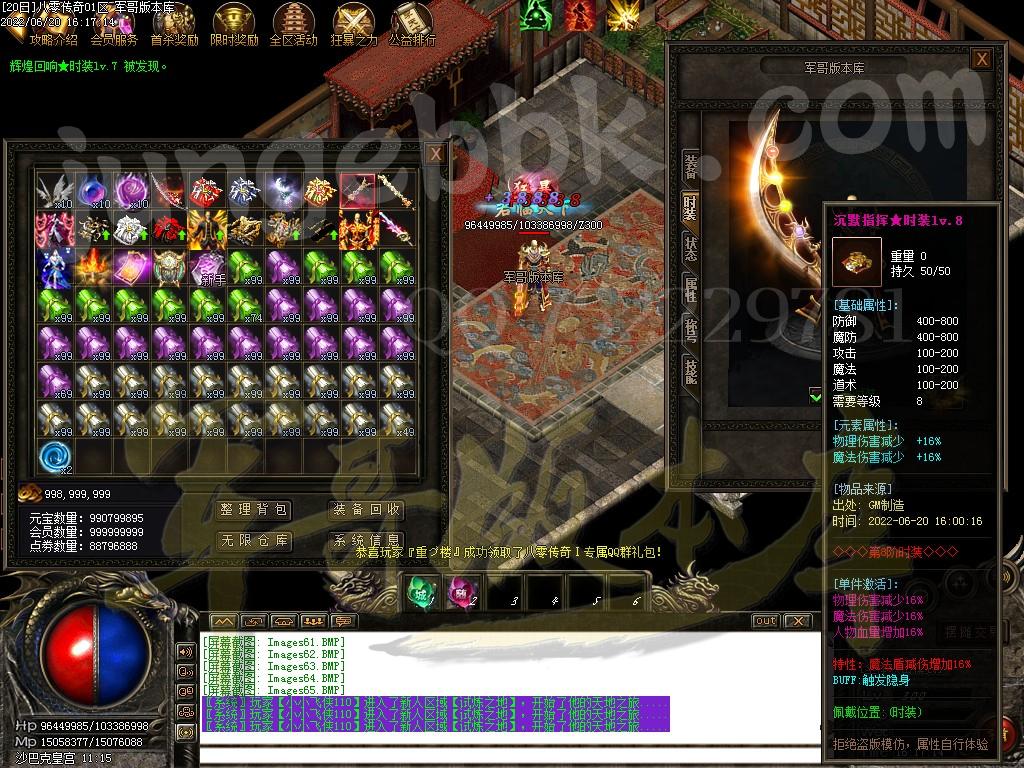Click the 整理背包 sort bag button
The image size is (1024, 768).
pyautogui.click(x=254, y=510)
